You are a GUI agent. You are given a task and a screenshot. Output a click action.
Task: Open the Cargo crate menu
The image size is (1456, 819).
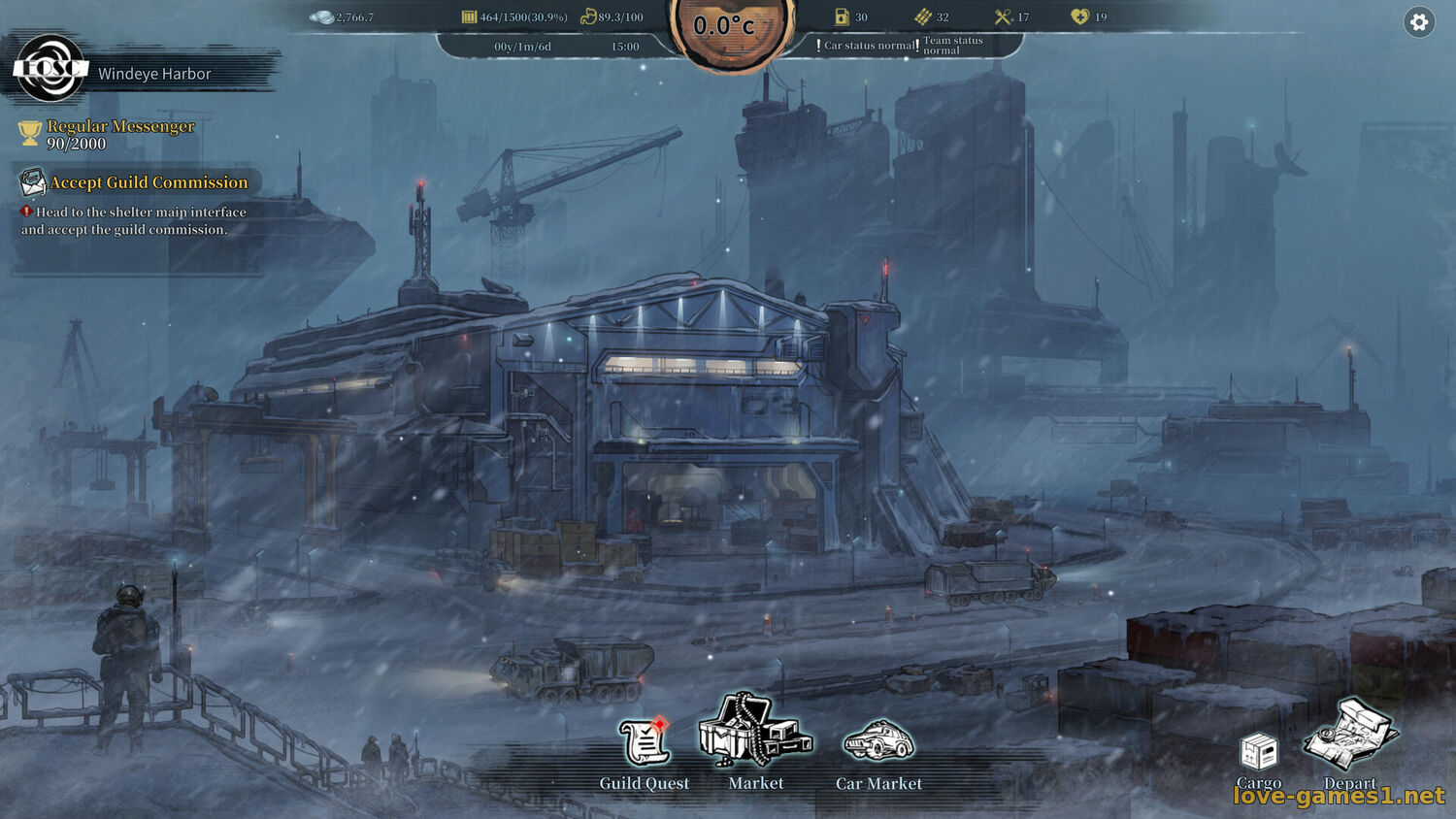click(1259, 753)
